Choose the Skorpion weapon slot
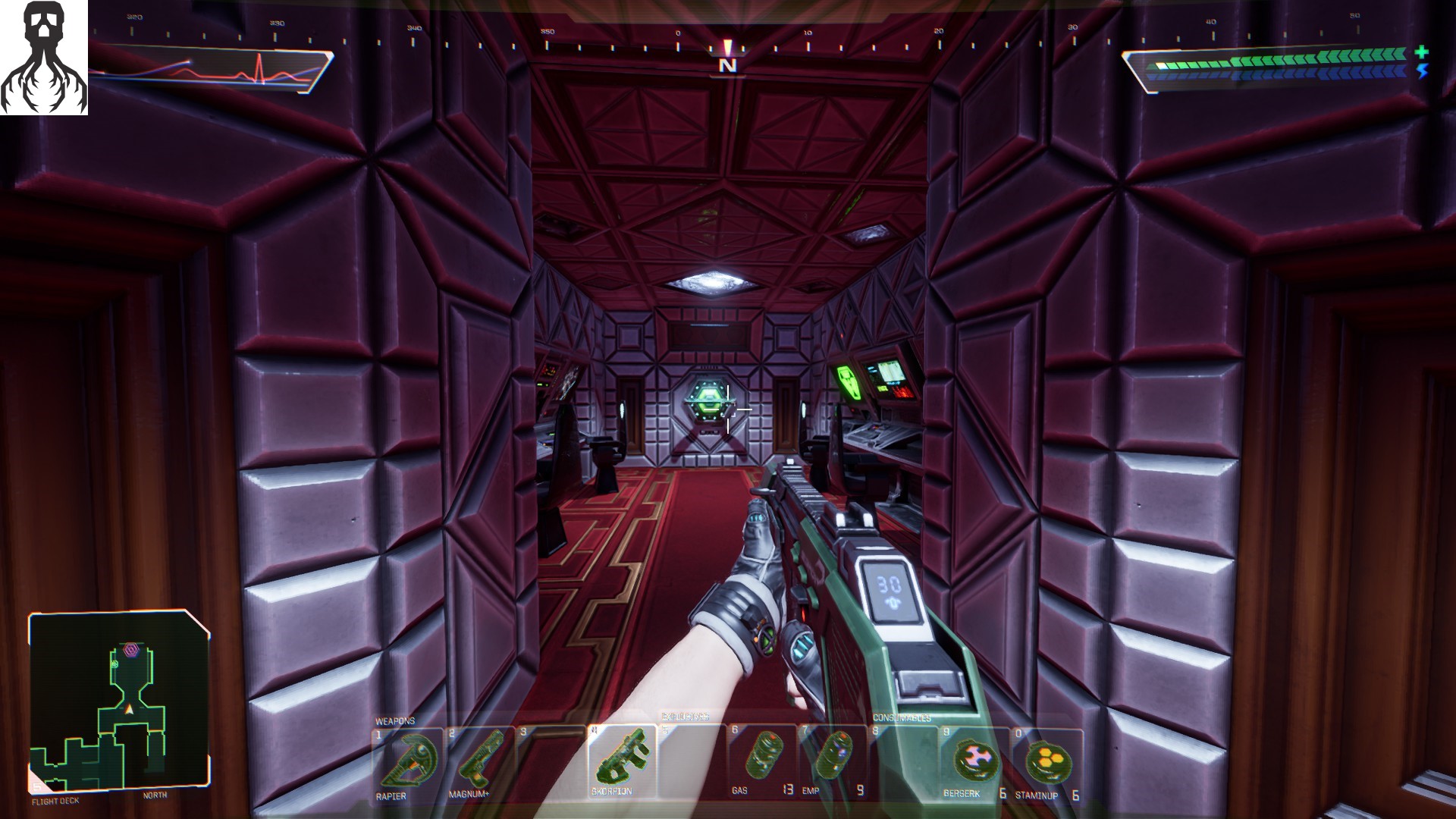 (x=621, y=761)
